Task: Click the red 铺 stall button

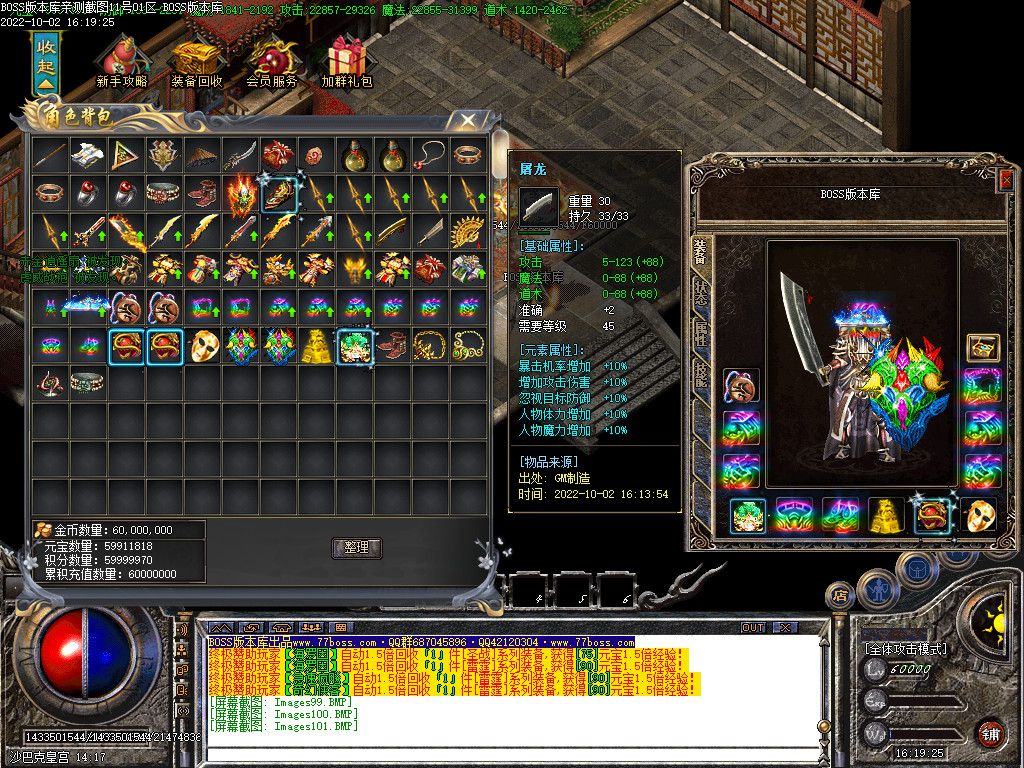Action: point(989,733)
